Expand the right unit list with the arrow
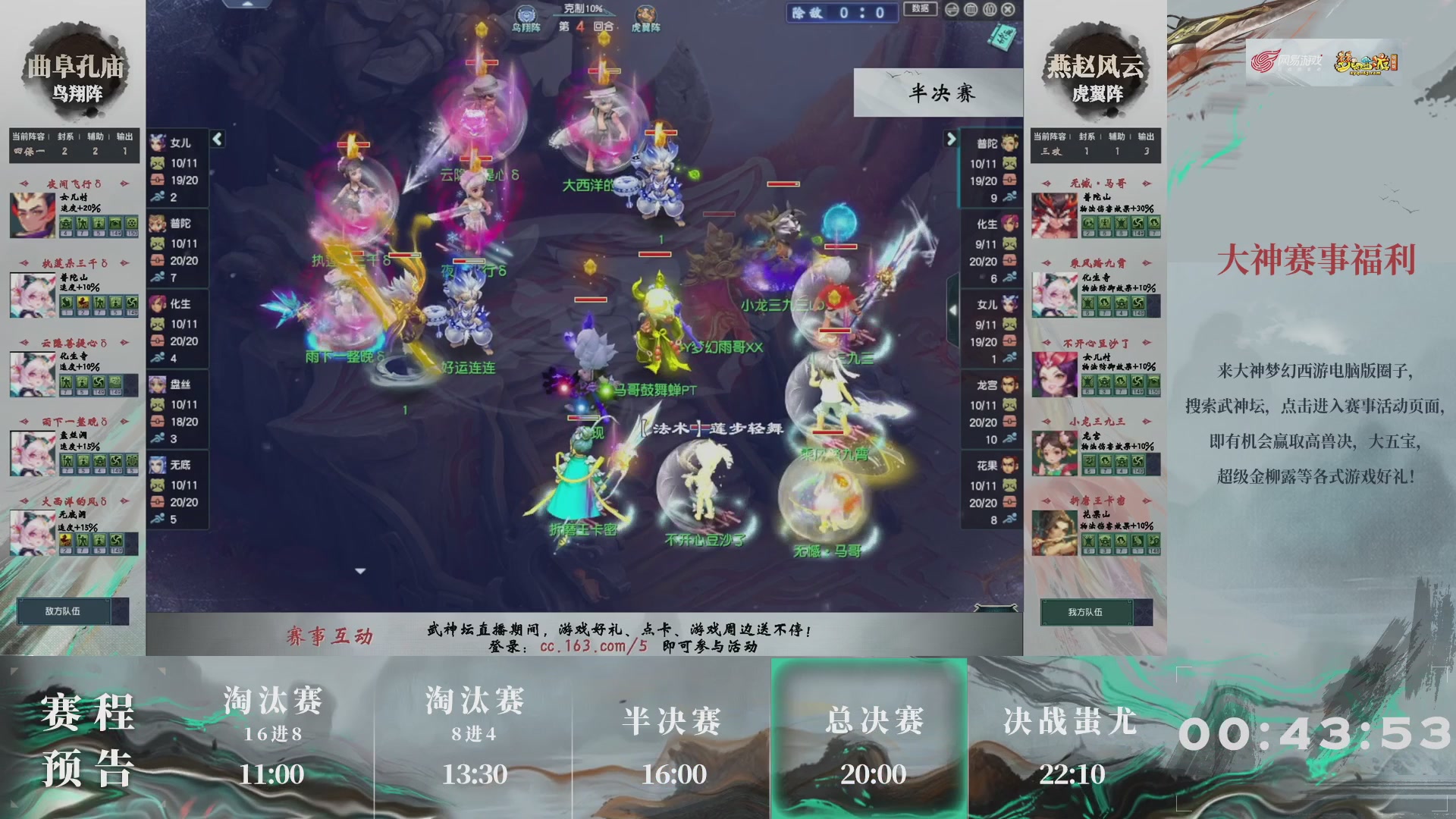This screenshot has width=1456, height=819. click(952, 140)
